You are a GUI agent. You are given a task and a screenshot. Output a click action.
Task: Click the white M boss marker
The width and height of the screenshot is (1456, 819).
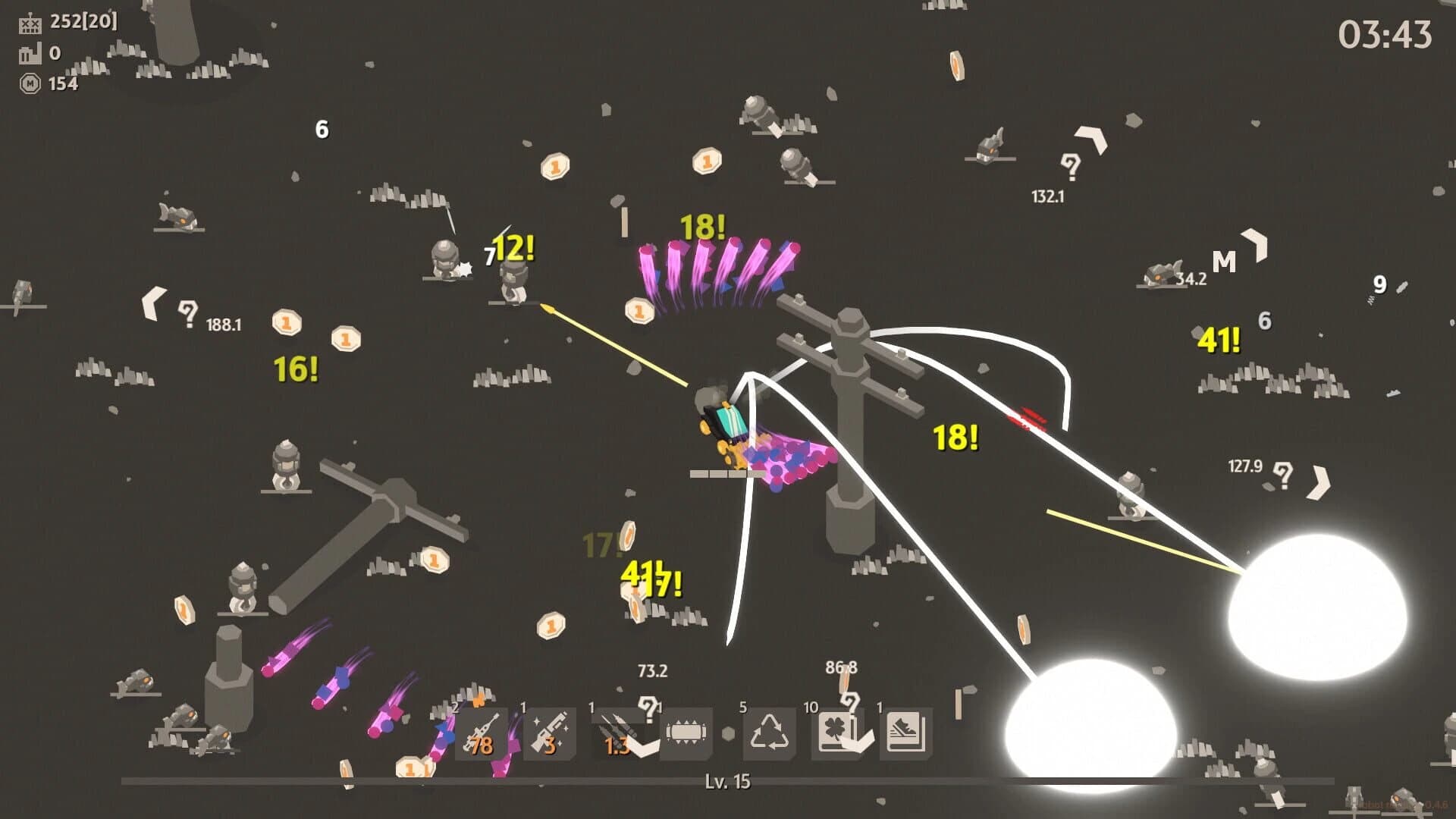pos(1224,262)
